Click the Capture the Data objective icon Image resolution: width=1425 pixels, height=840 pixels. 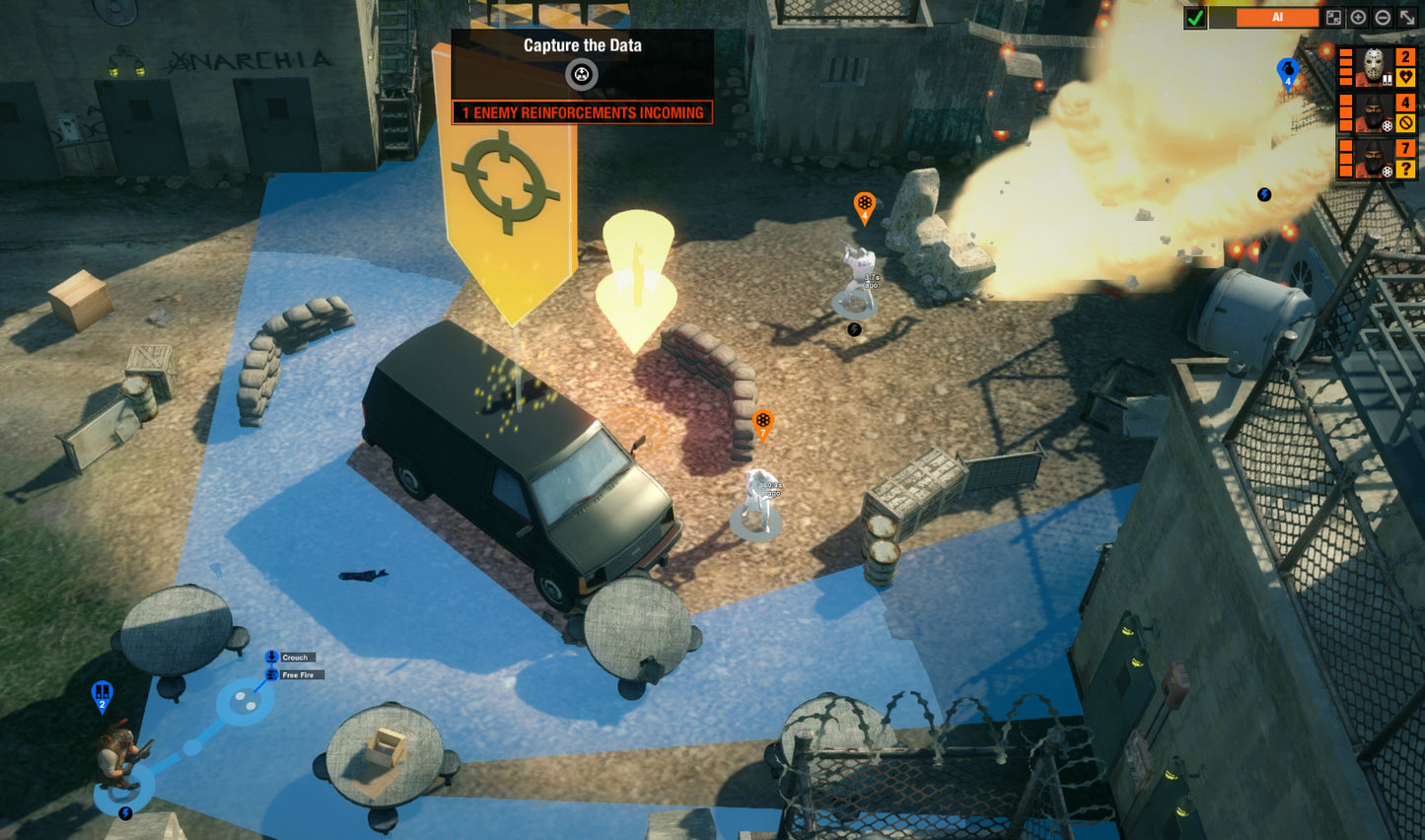(582, 74)
